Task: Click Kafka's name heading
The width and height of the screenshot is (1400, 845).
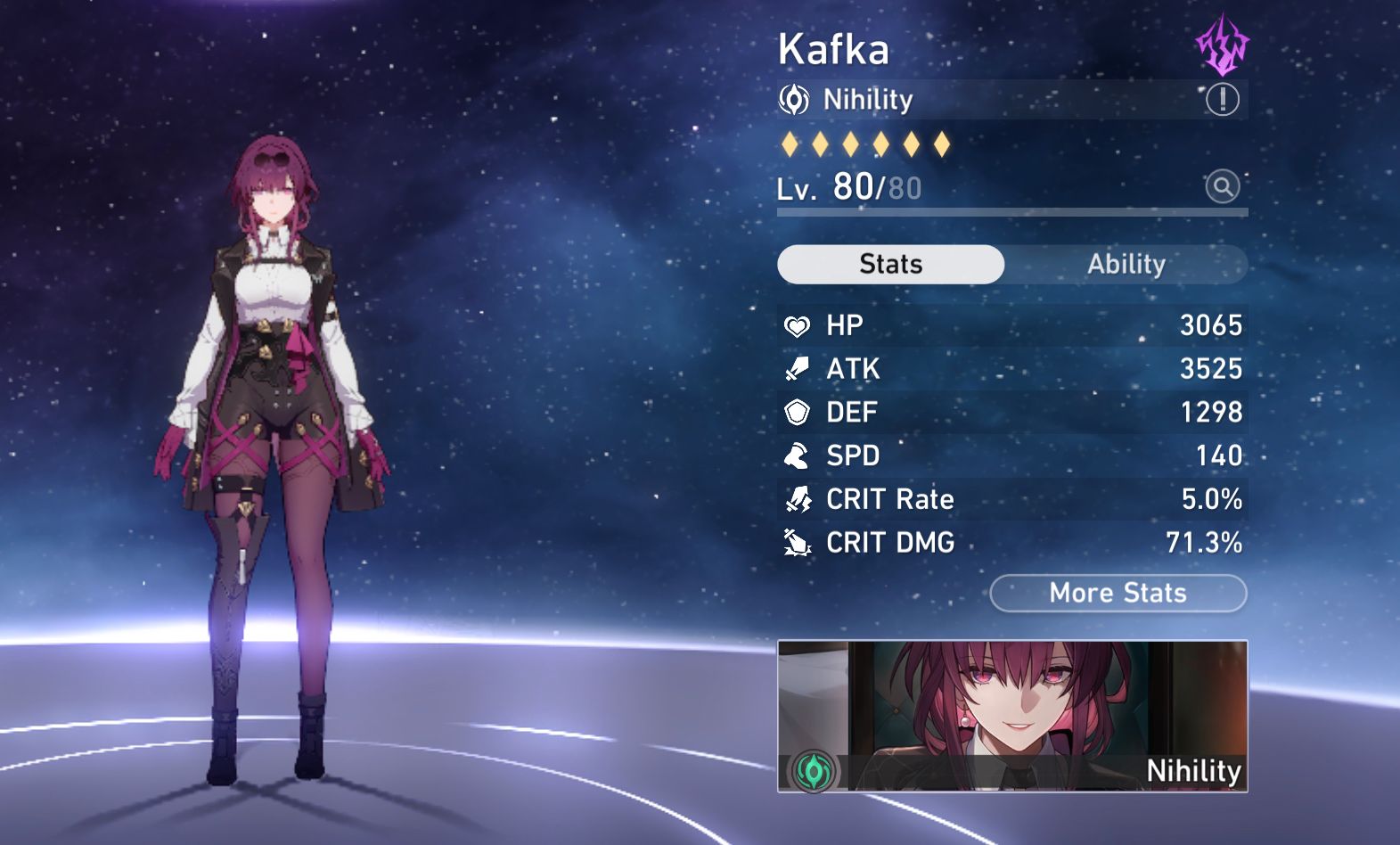Action: 832,50
